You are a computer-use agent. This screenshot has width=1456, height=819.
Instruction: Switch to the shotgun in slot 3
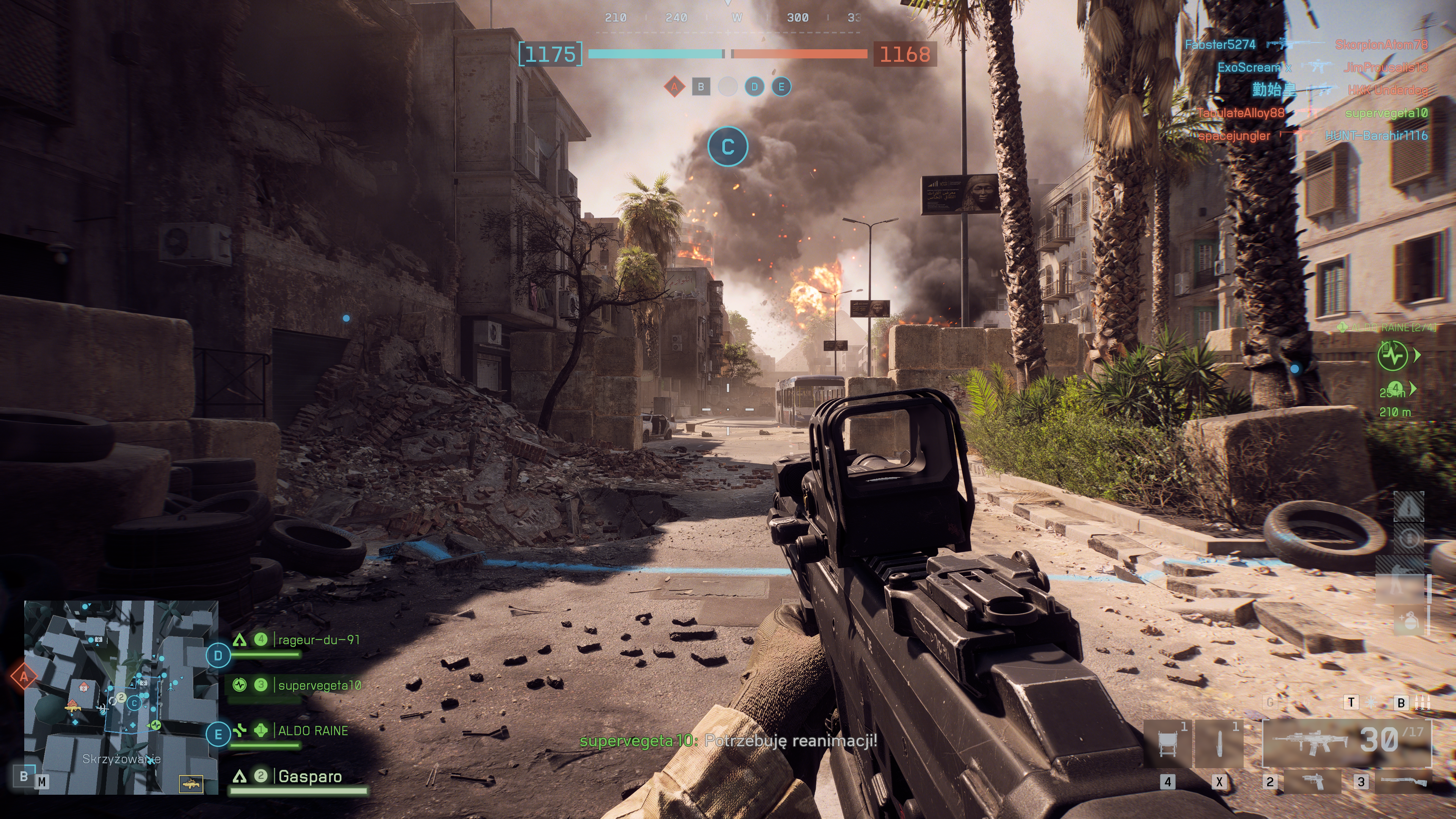(x=1403, y=782)
